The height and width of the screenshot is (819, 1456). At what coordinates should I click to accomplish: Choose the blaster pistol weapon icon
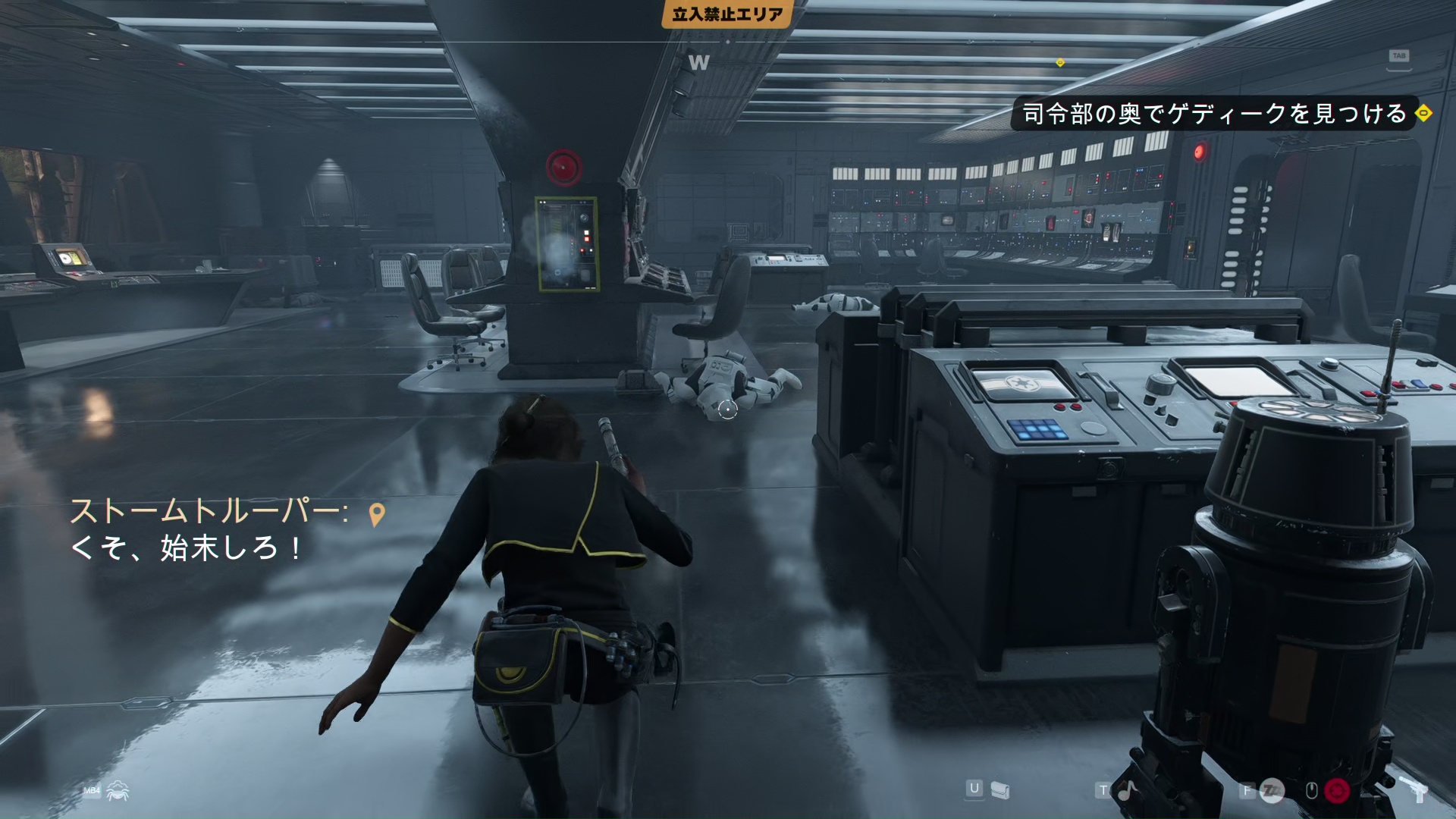[x=1414, y=791]
